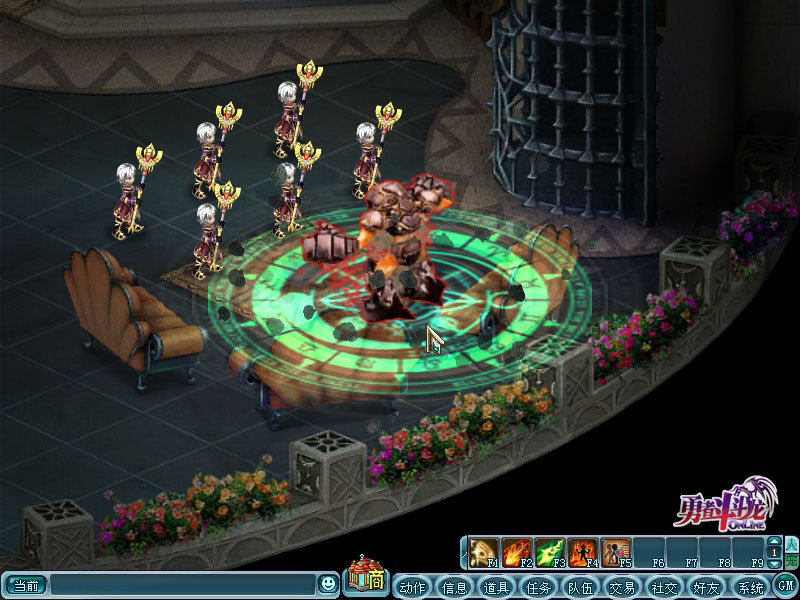Click the round GM button
This screenshot has width=800, height=600.
click(785, 585)
